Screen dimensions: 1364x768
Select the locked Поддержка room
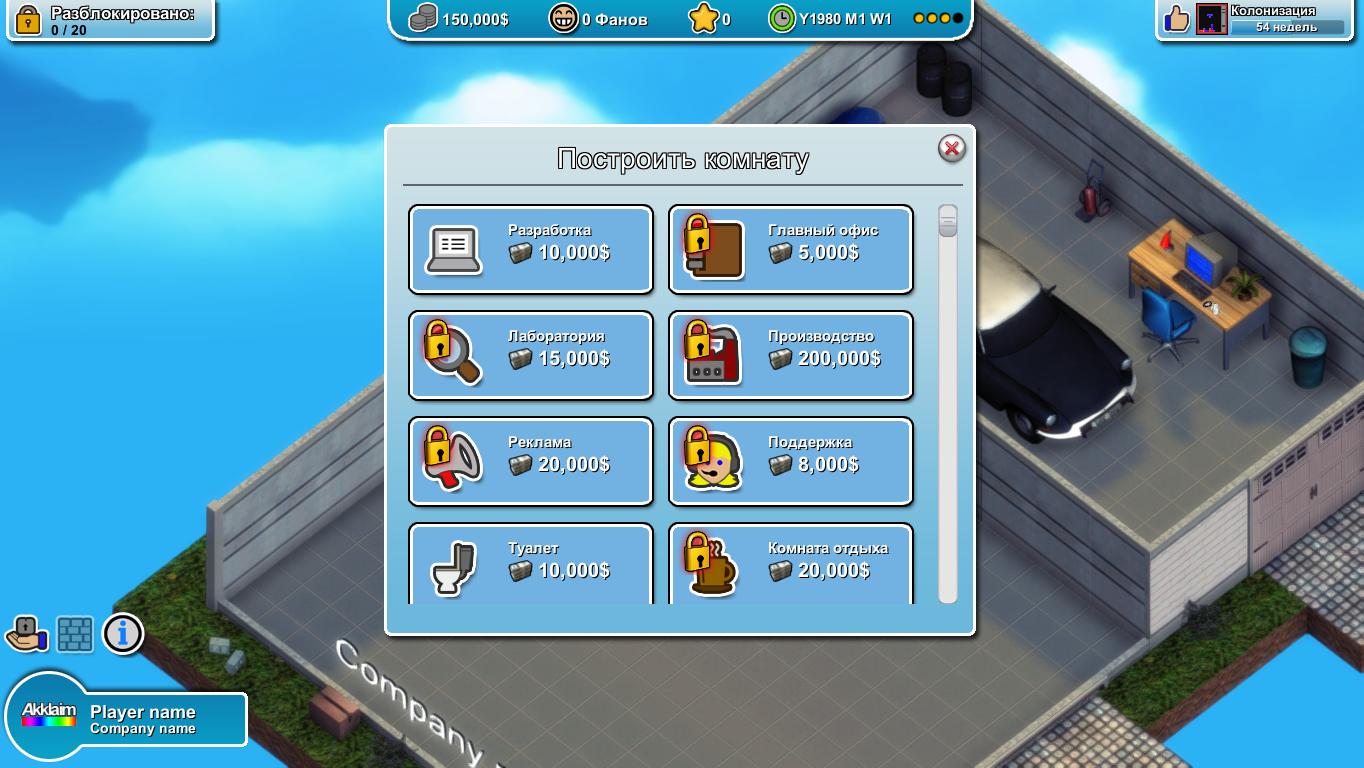tap(790, 462)
